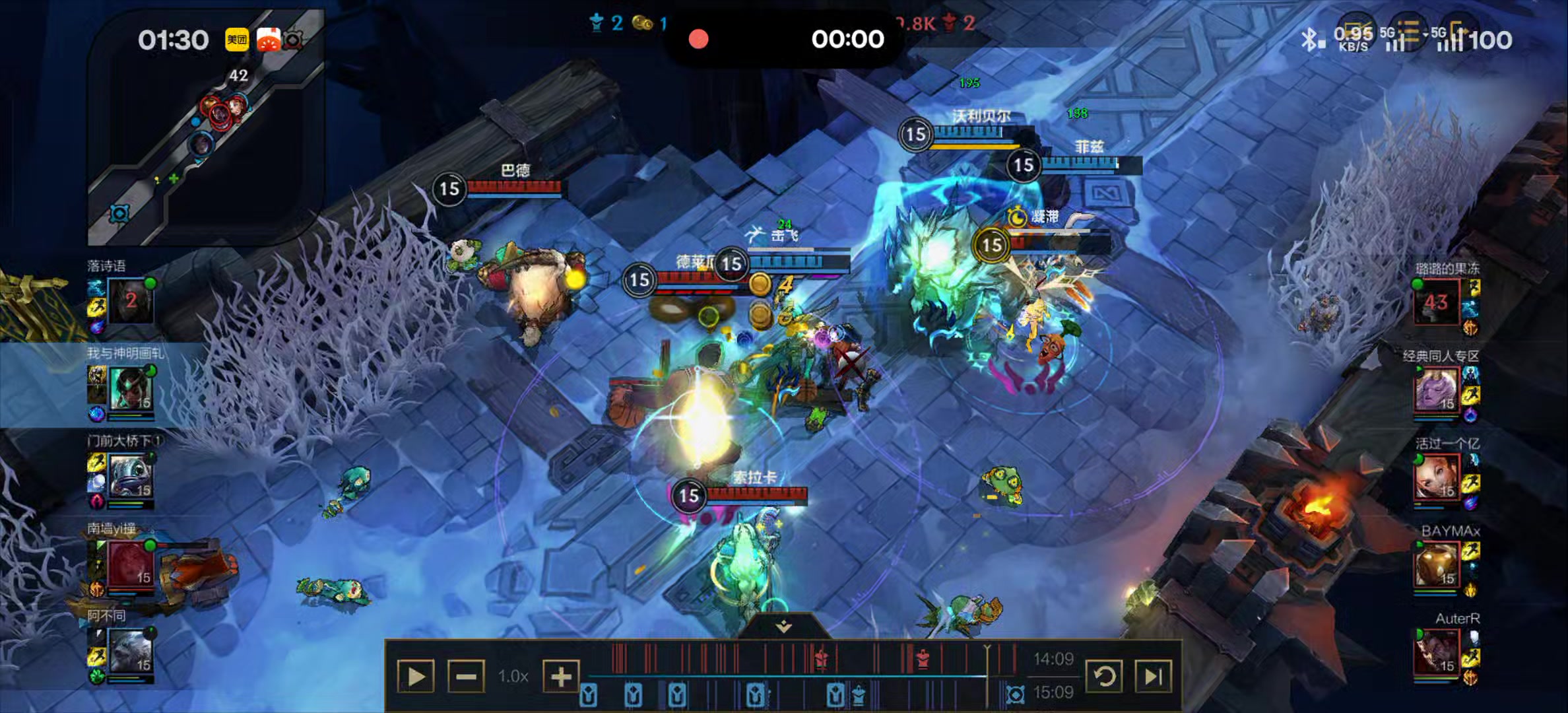The height and width of the screenshot is (713, 1568).
Task: Select player 阿不同's portrait
Action: (130, 652)
